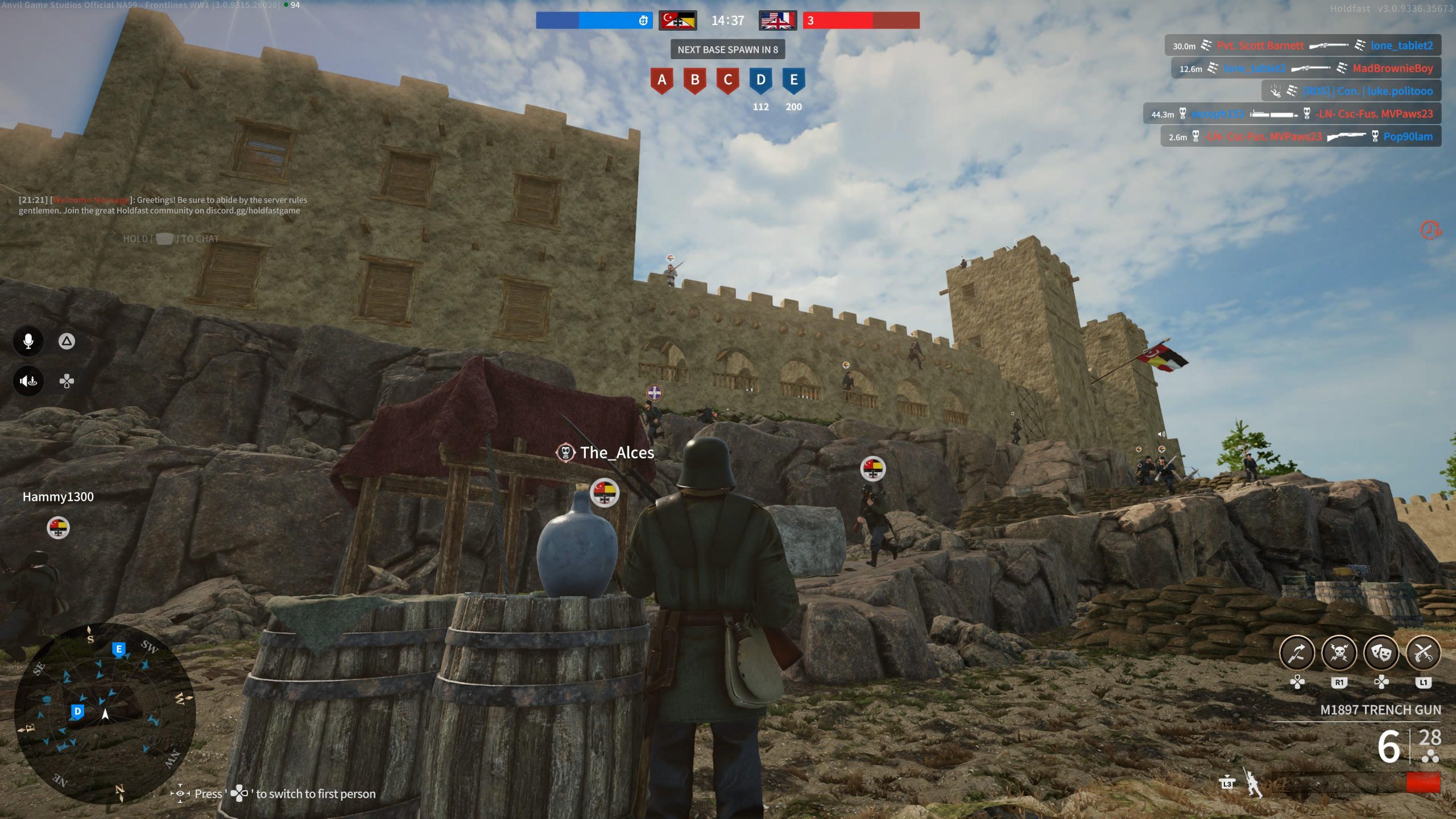Toggle the microphone voice chat icon
This screenshot has width=1456, height=819.
pyautogui.click(x=28, y=341)
